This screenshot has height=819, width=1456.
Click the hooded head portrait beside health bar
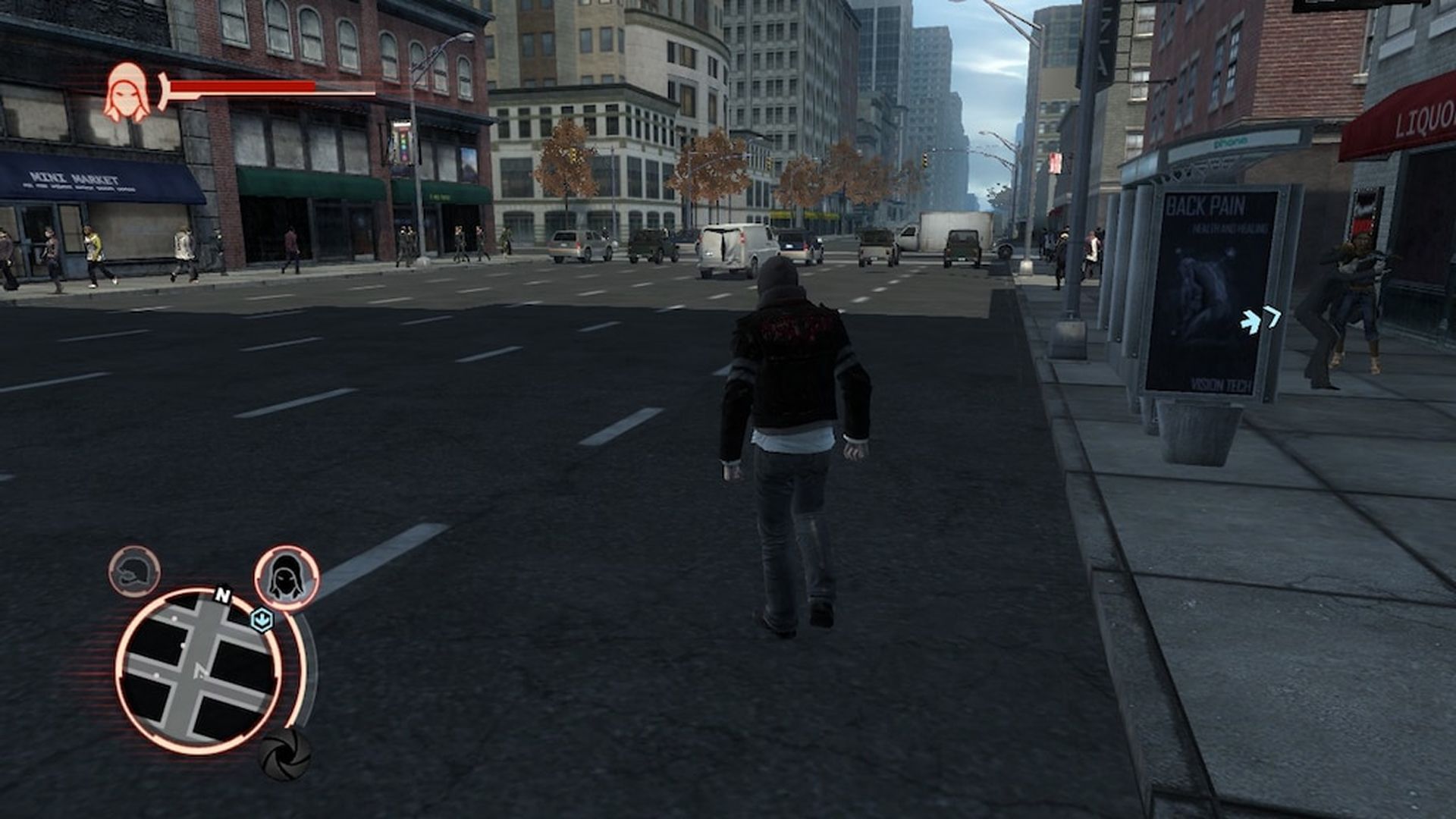point(126,93)
